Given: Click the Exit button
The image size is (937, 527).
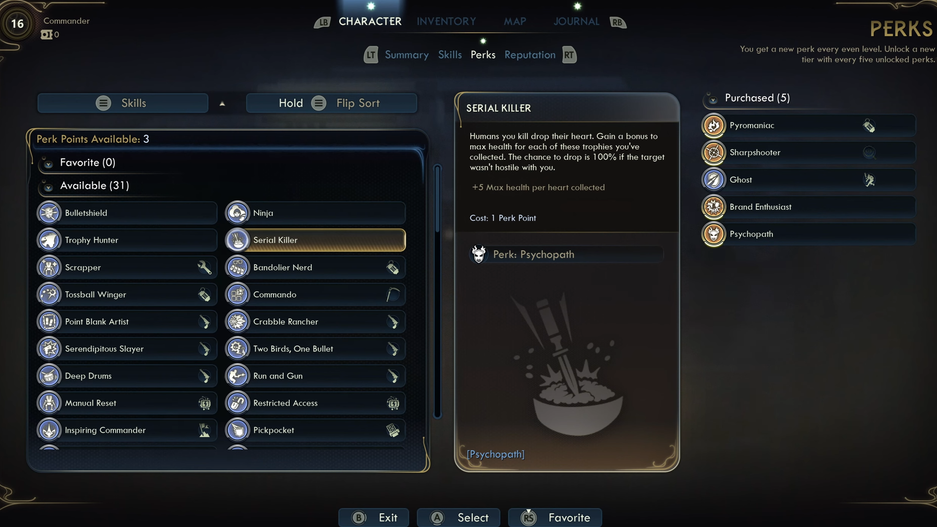Looking at the screenshot, I should tap(375, 517).
